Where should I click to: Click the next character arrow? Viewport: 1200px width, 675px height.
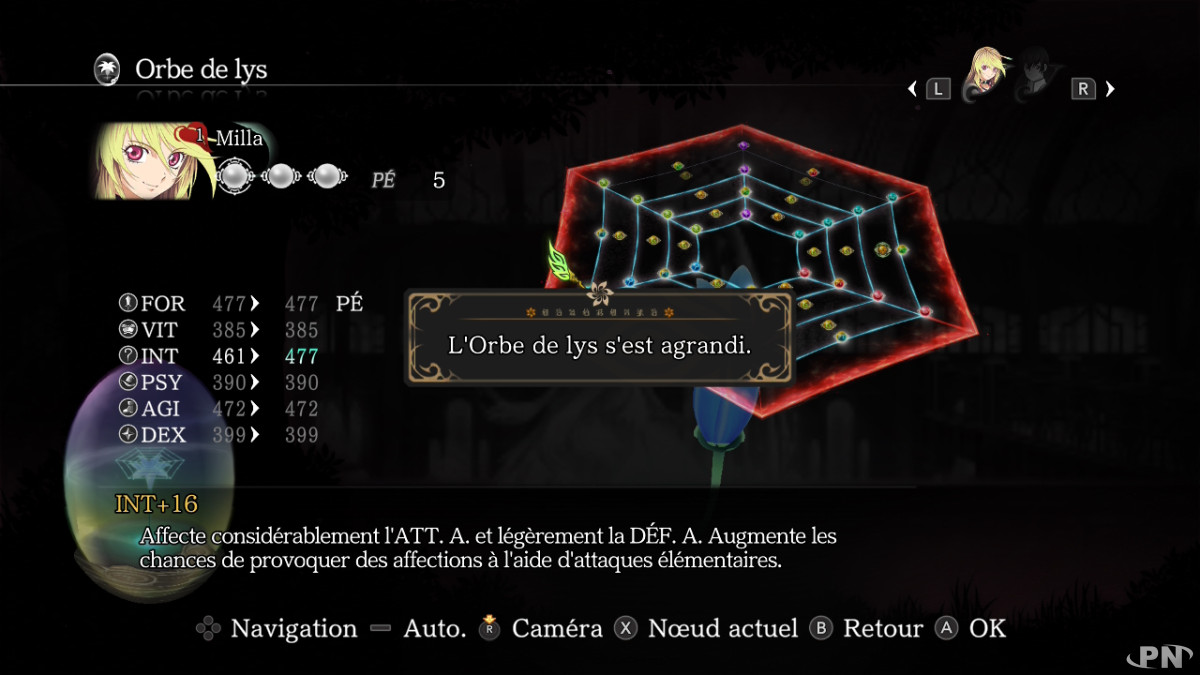point(1110,89)
